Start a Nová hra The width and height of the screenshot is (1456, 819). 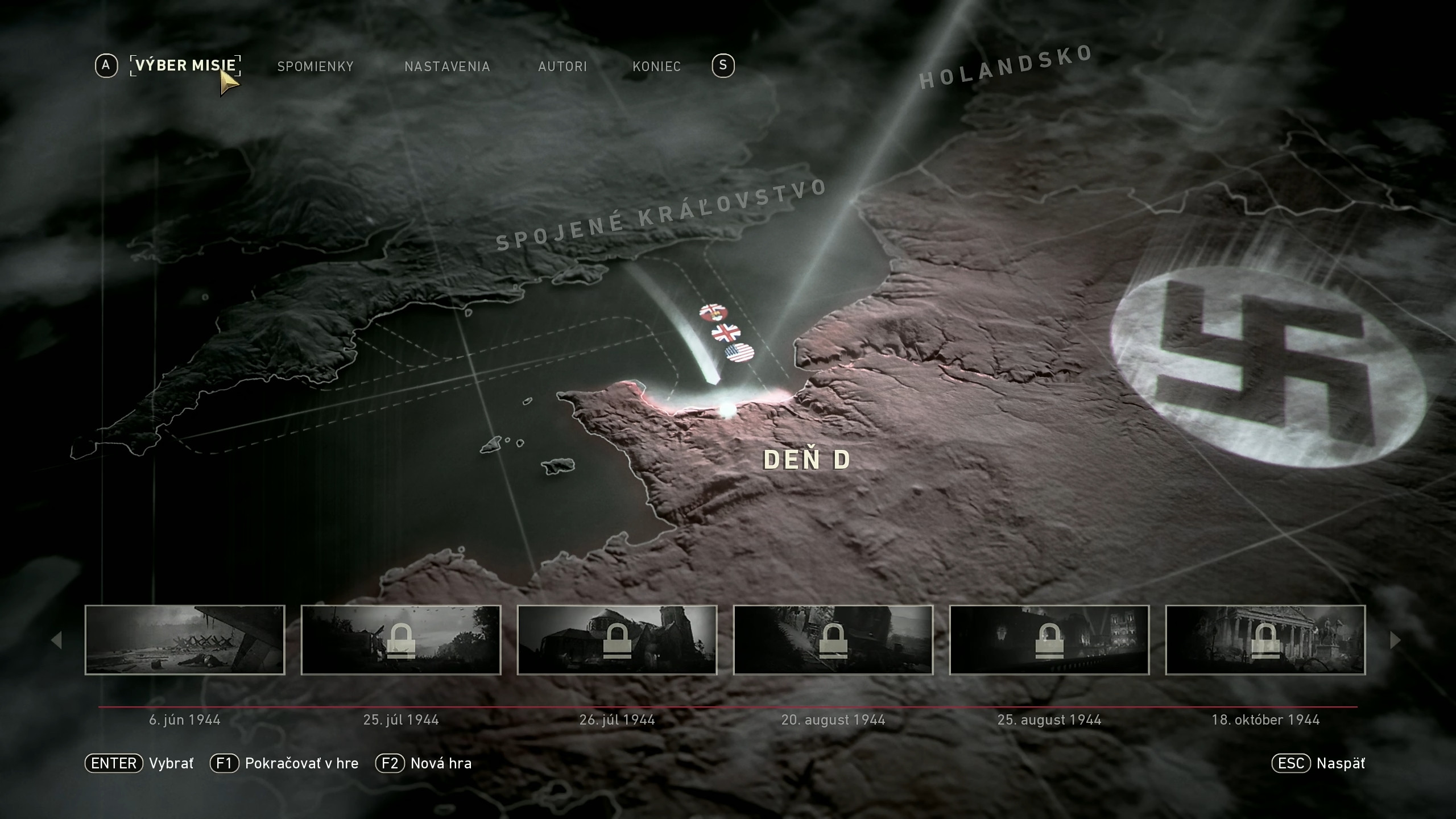coord(424,763)
